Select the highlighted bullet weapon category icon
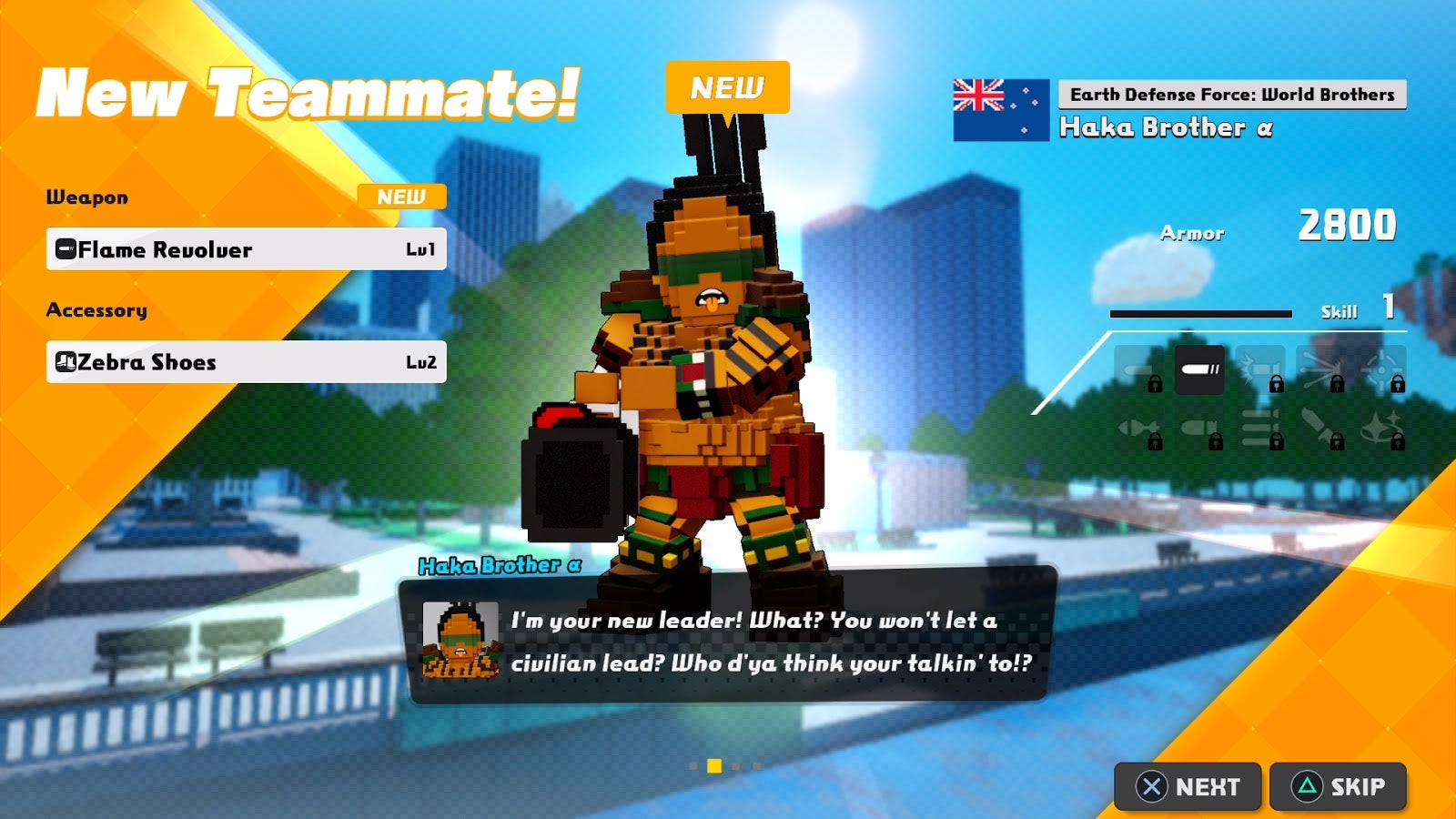 coord(1200,370)
